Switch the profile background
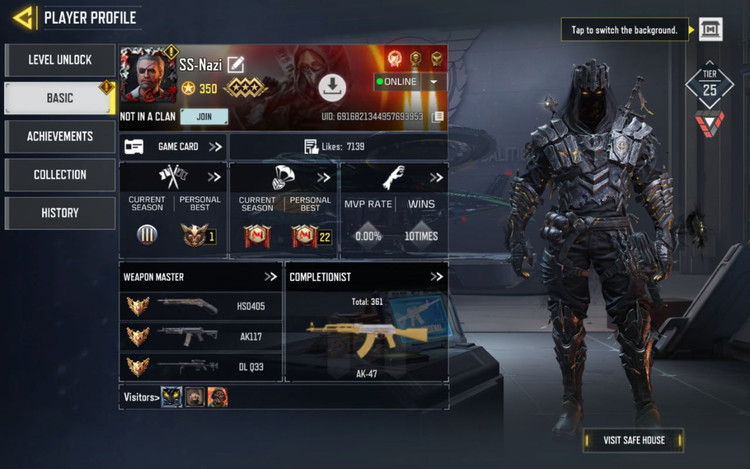The image size is (750, 469). tap(710, 30)
